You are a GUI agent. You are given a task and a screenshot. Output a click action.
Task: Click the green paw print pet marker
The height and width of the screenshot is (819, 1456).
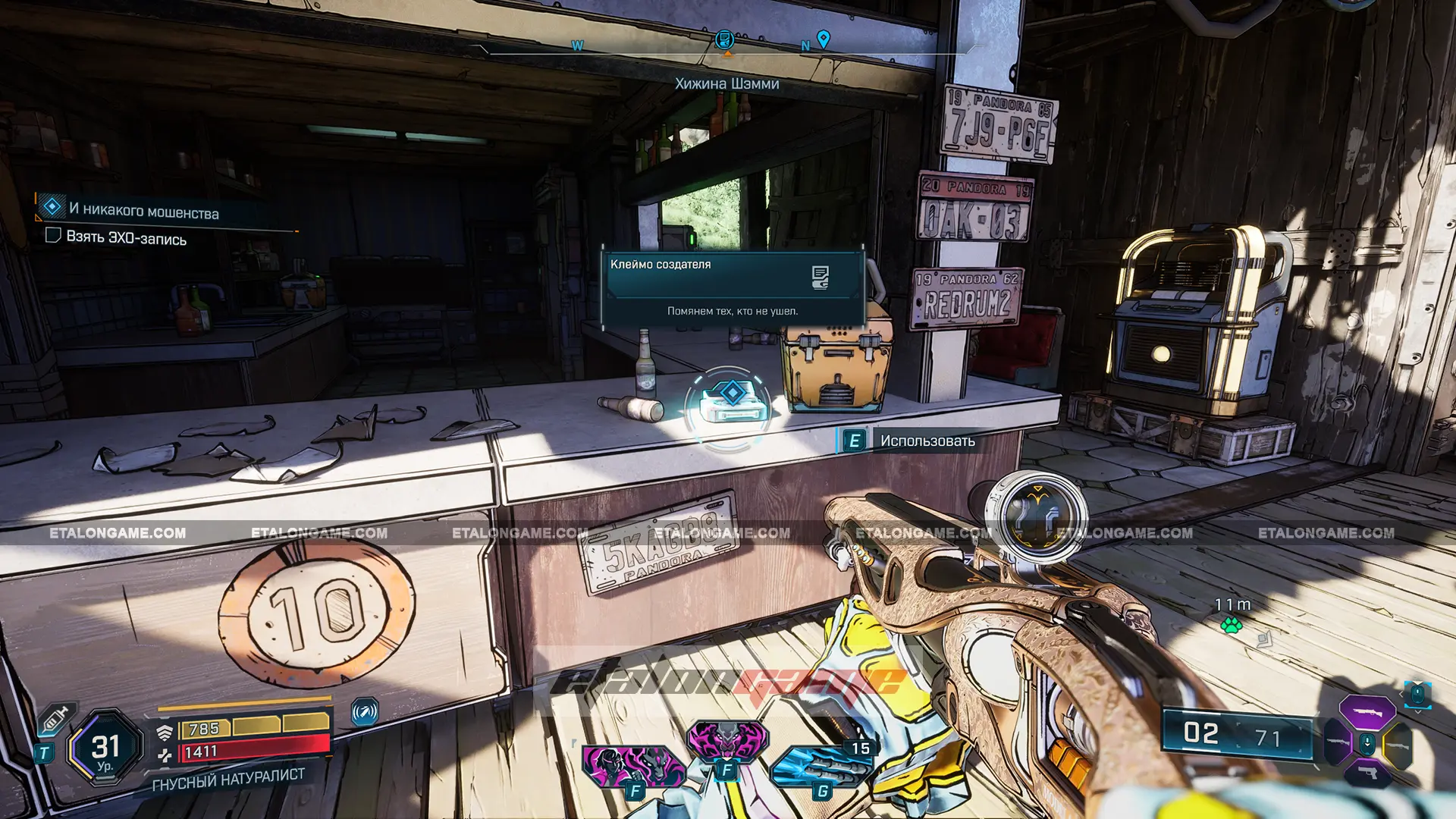click(1231, 626)
